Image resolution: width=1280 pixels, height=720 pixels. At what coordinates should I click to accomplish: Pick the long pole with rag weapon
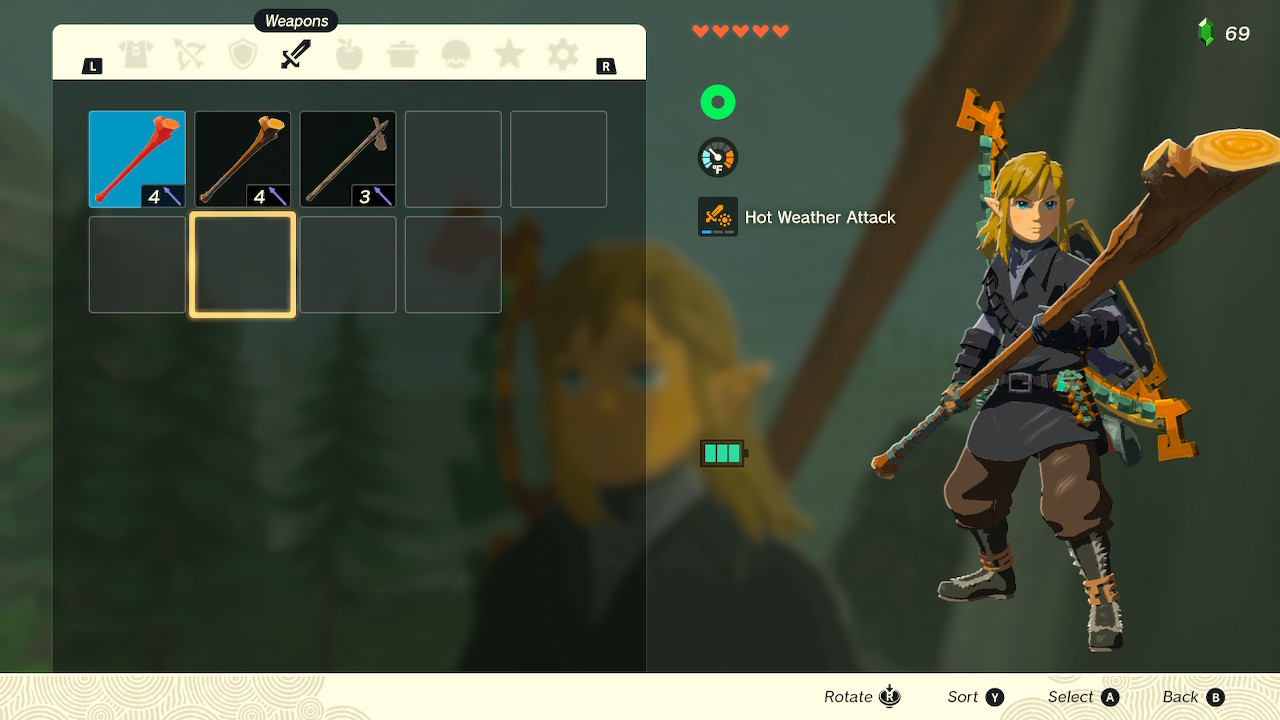pyautogui.click(x=348, y=159)
